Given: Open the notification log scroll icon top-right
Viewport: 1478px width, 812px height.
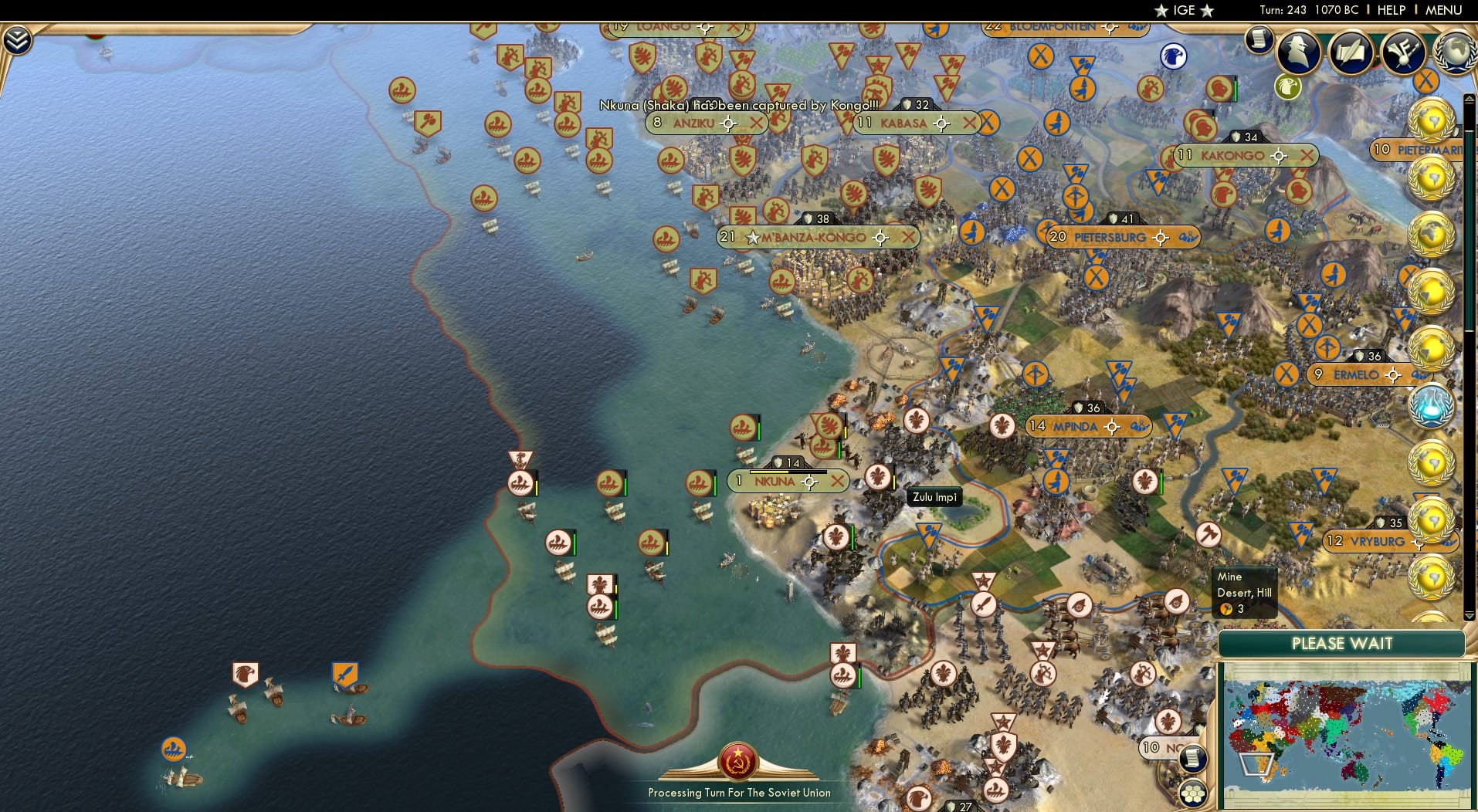Looking at the screenshot, I should click(1259, 39).
